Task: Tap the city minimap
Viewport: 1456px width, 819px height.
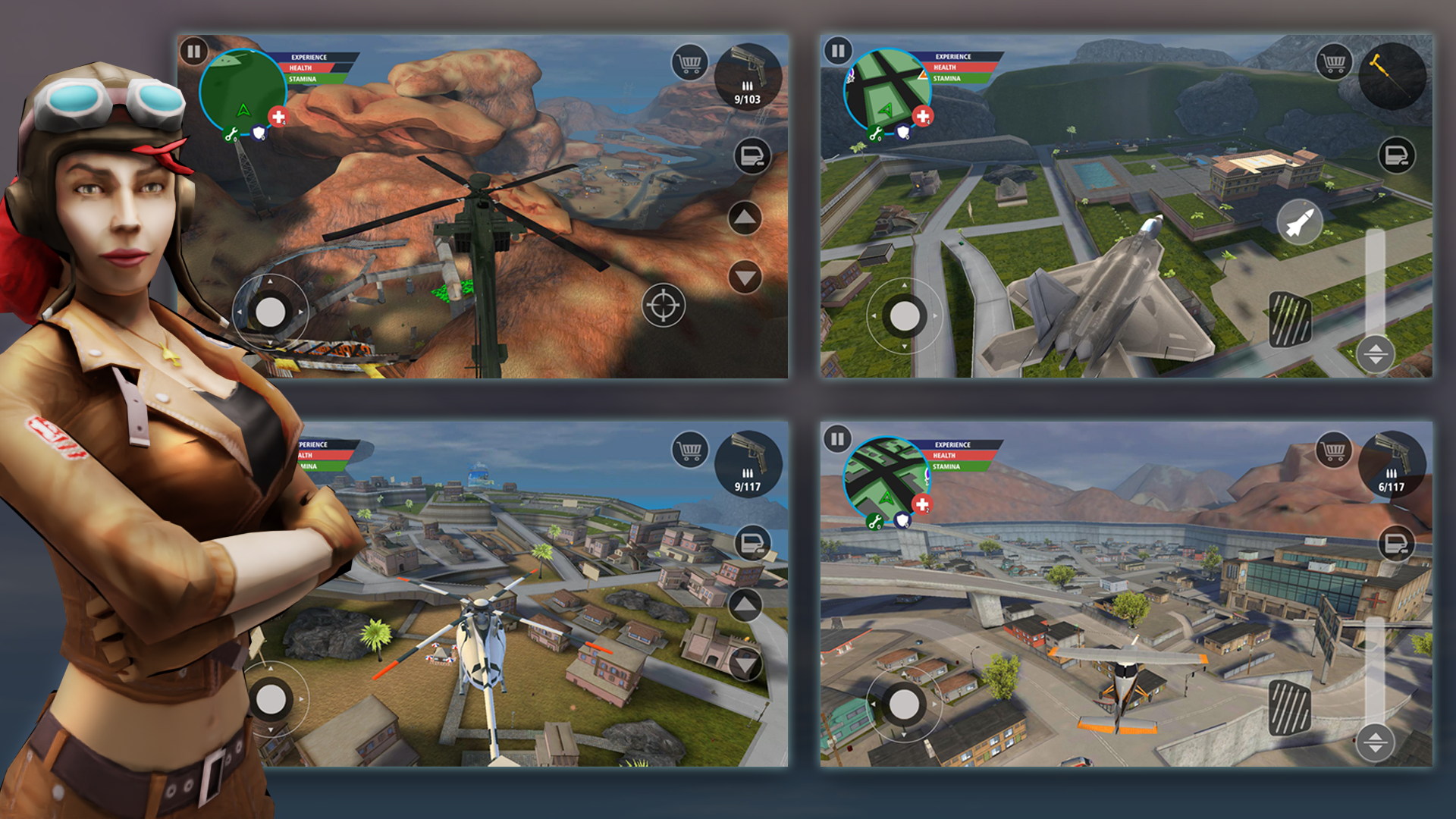Action: (886, 480)
